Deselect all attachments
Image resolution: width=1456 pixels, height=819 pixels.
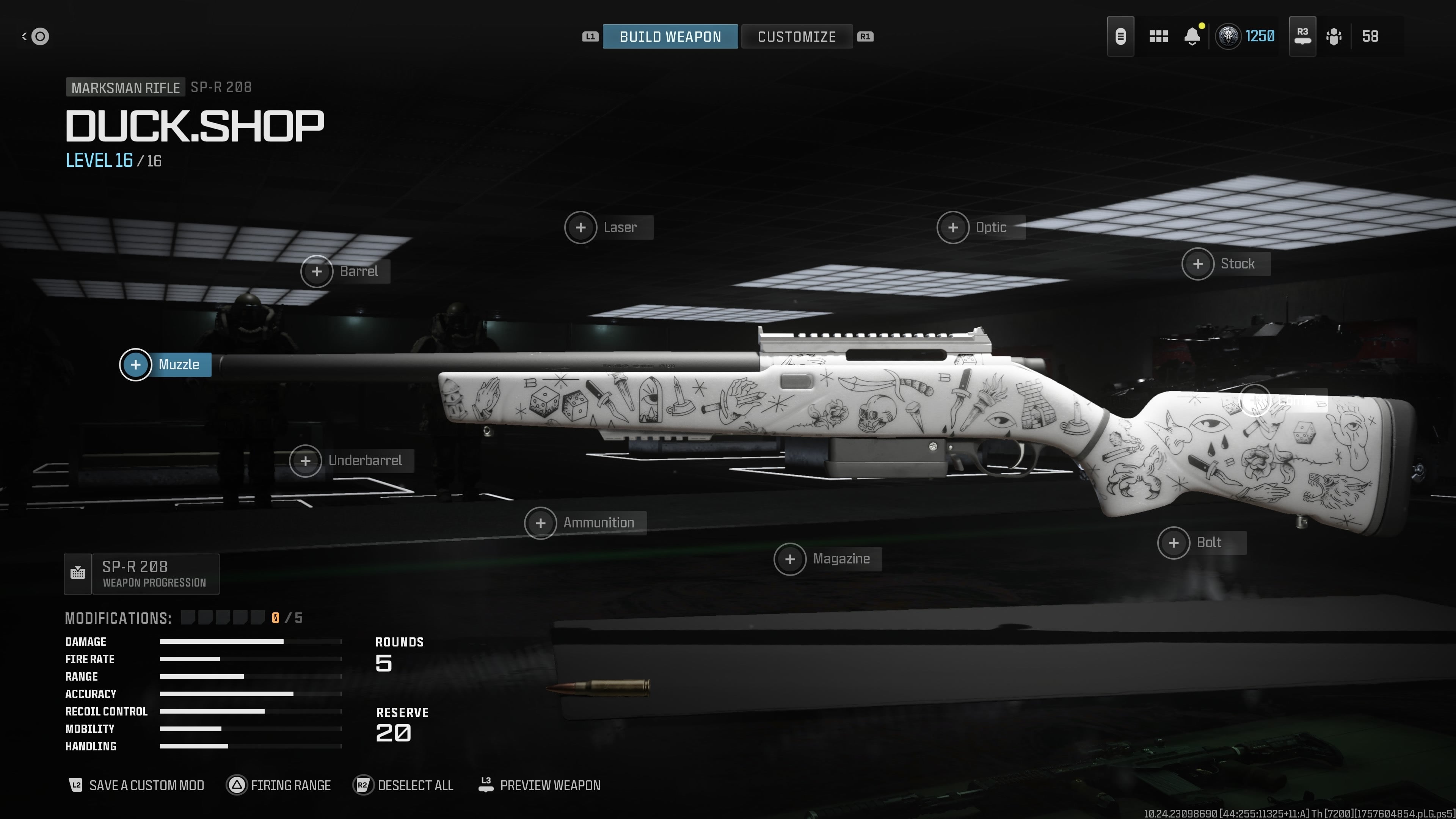tap(403, 785)
